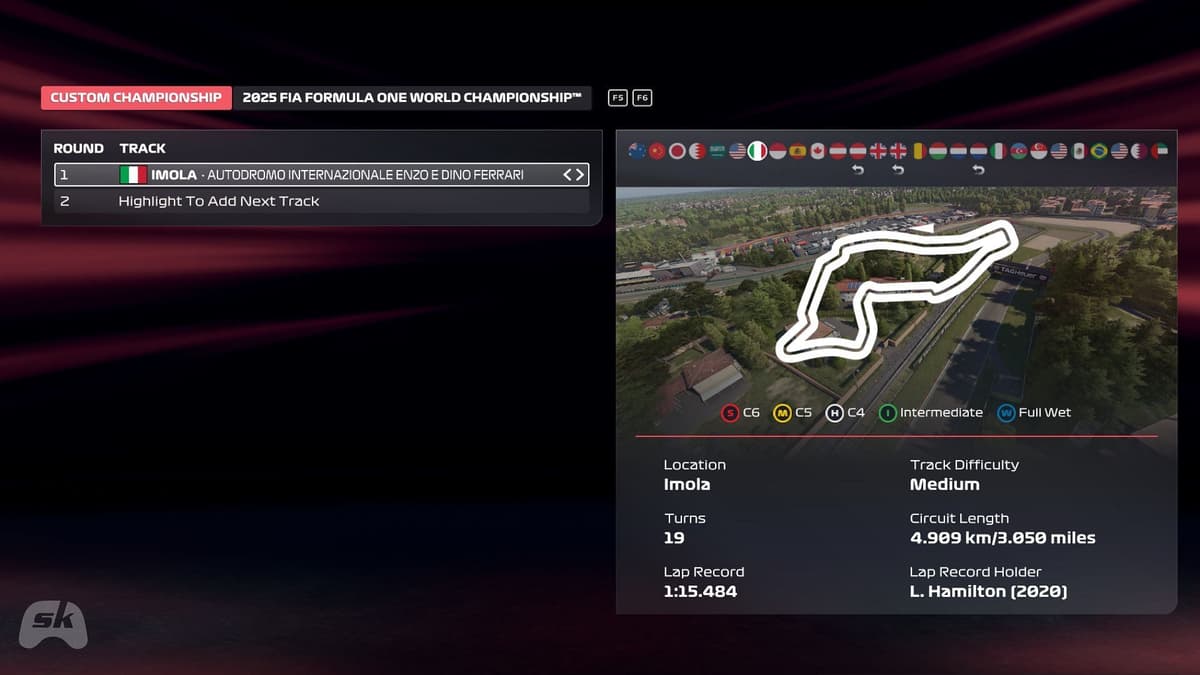Pick the Qatar flag track
This screenshot has width=1200, height=675.
1139,151
